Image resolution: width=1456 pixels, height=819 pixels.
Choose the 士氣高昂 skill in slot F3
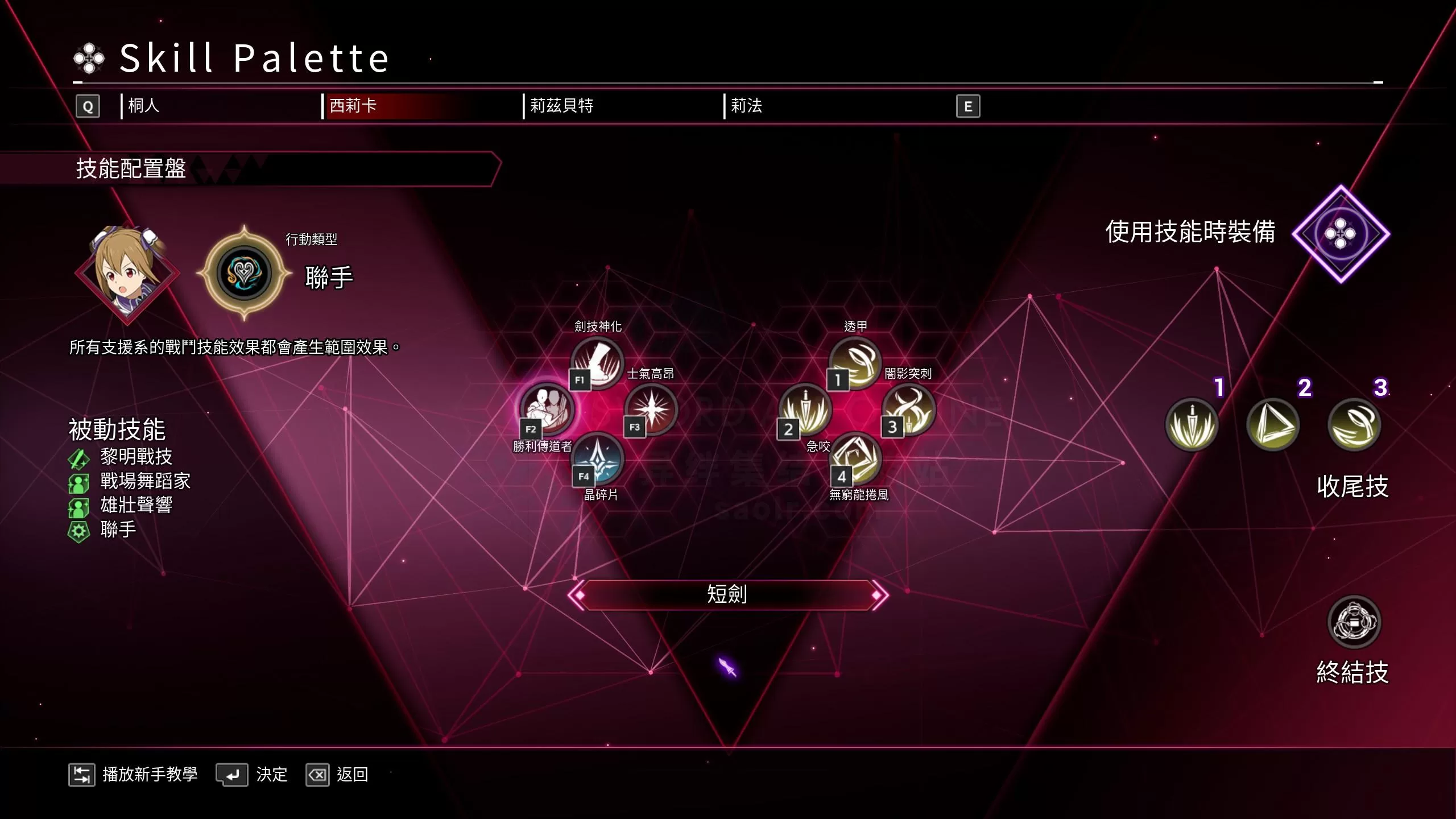pos(651,408)
